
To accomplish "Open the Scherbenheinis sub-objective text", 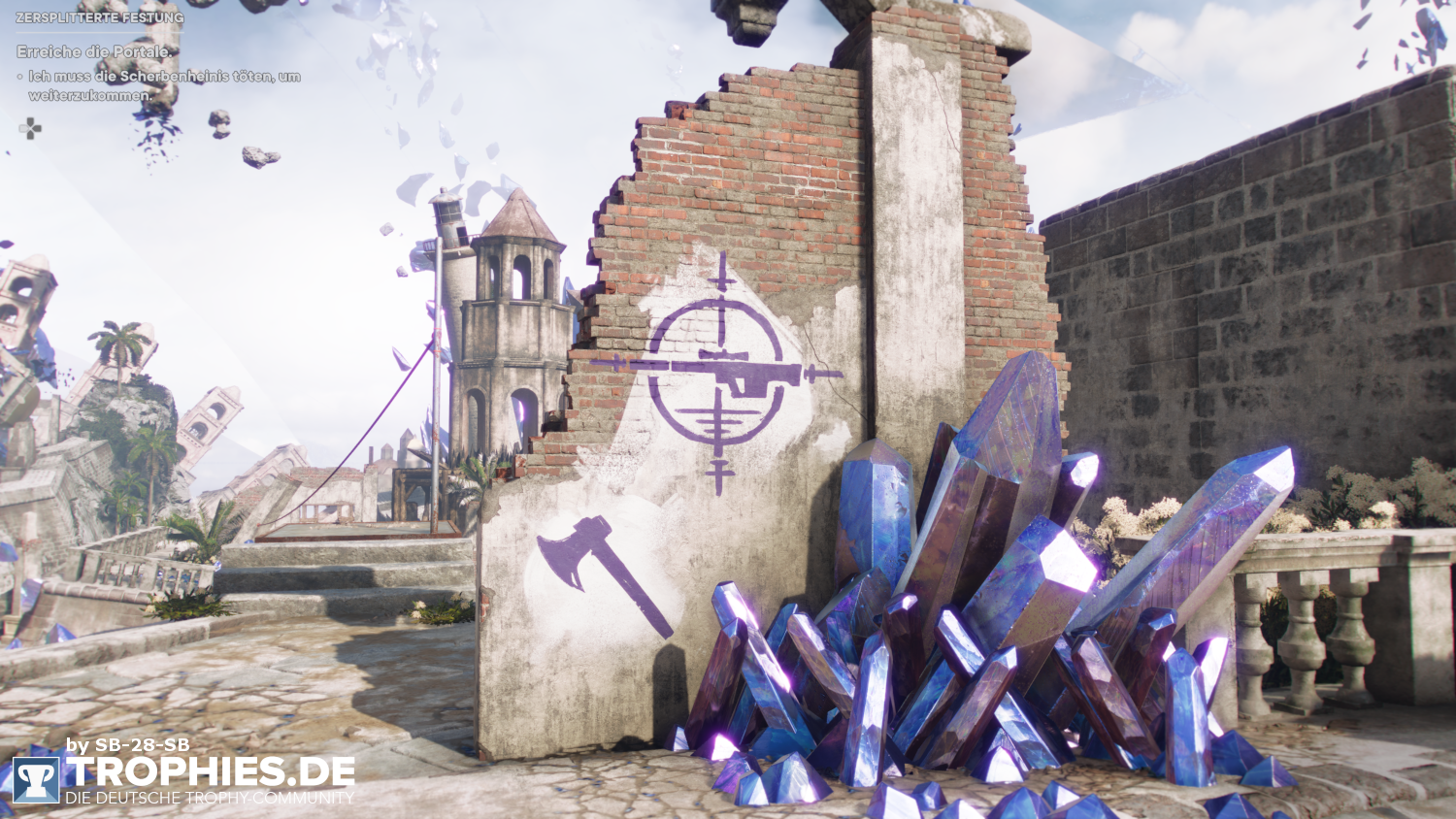I will click(163, 85).
